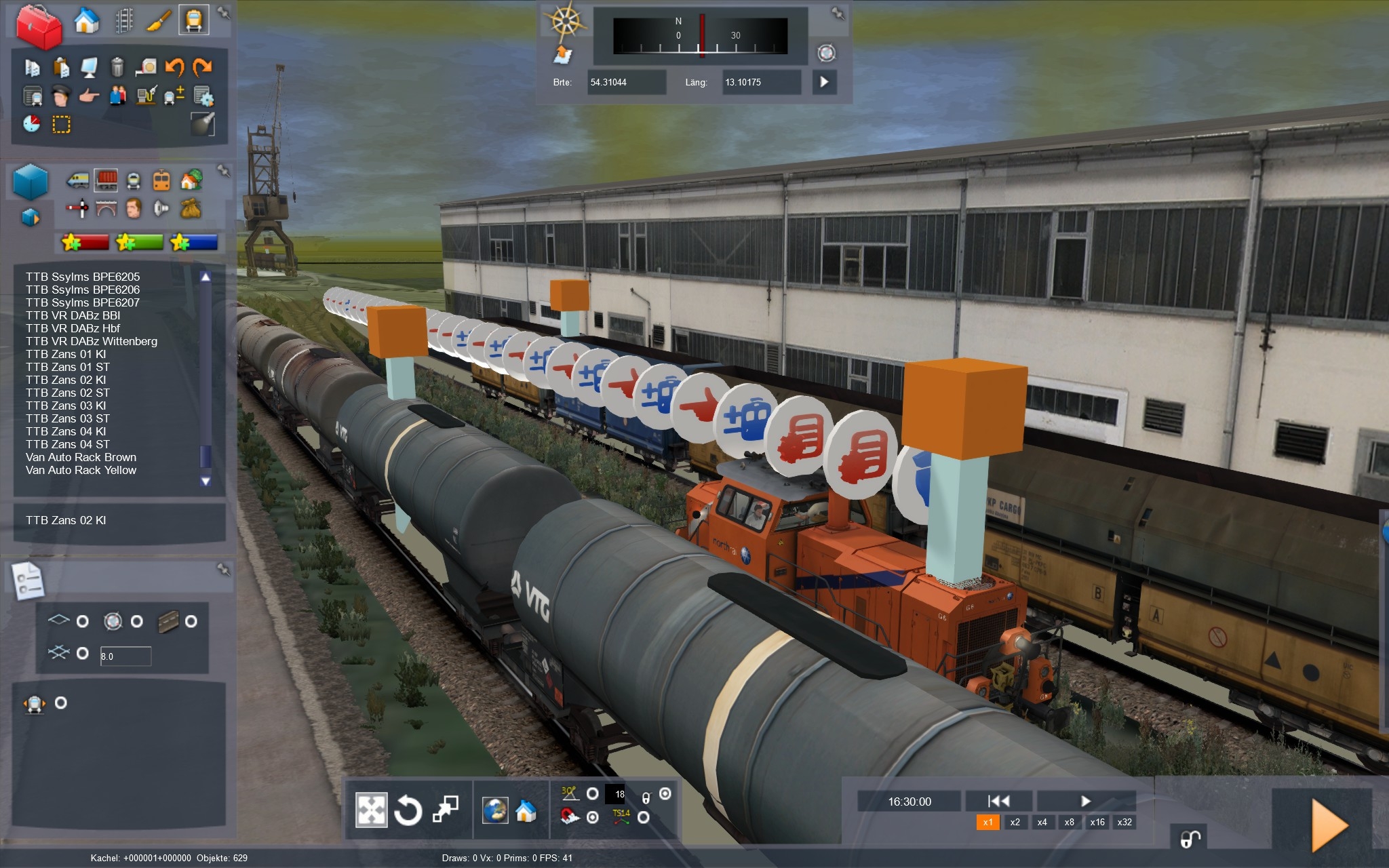1389x868 pixels.
Task: Click the globe icon in the bottom toolbar
Action: 495,810
